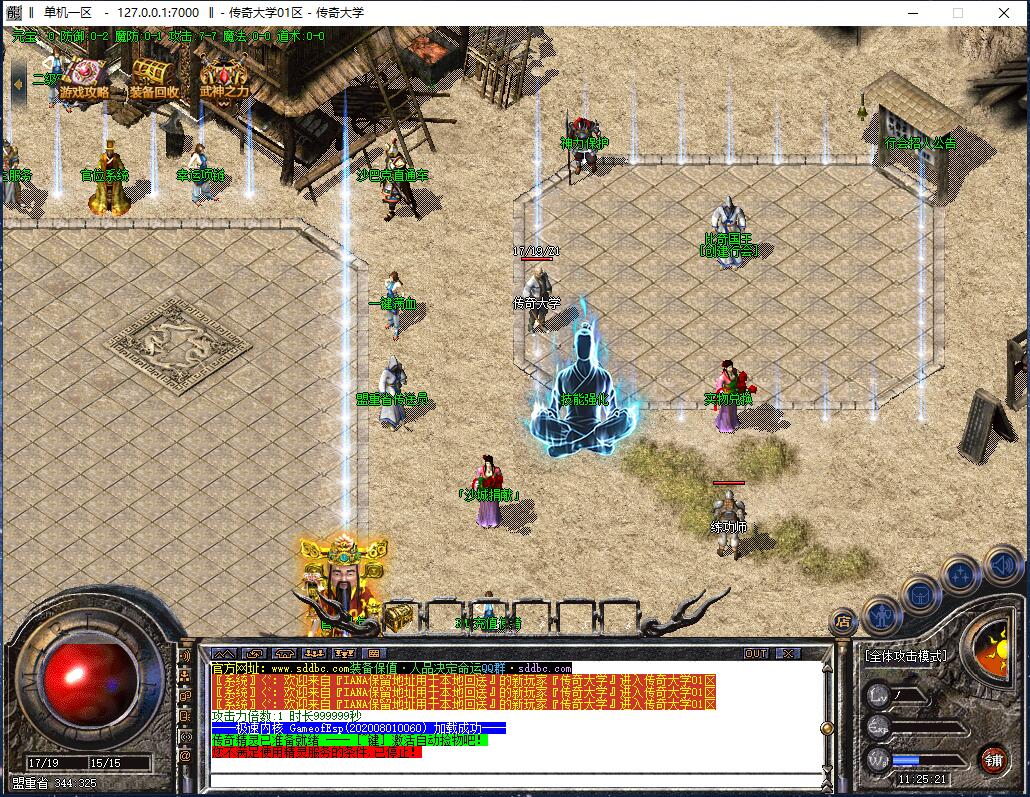Toggle the 全体攻击模式 attack mode label
The height and width of the screenshot is (797, 1030).
tap(905, 656)
